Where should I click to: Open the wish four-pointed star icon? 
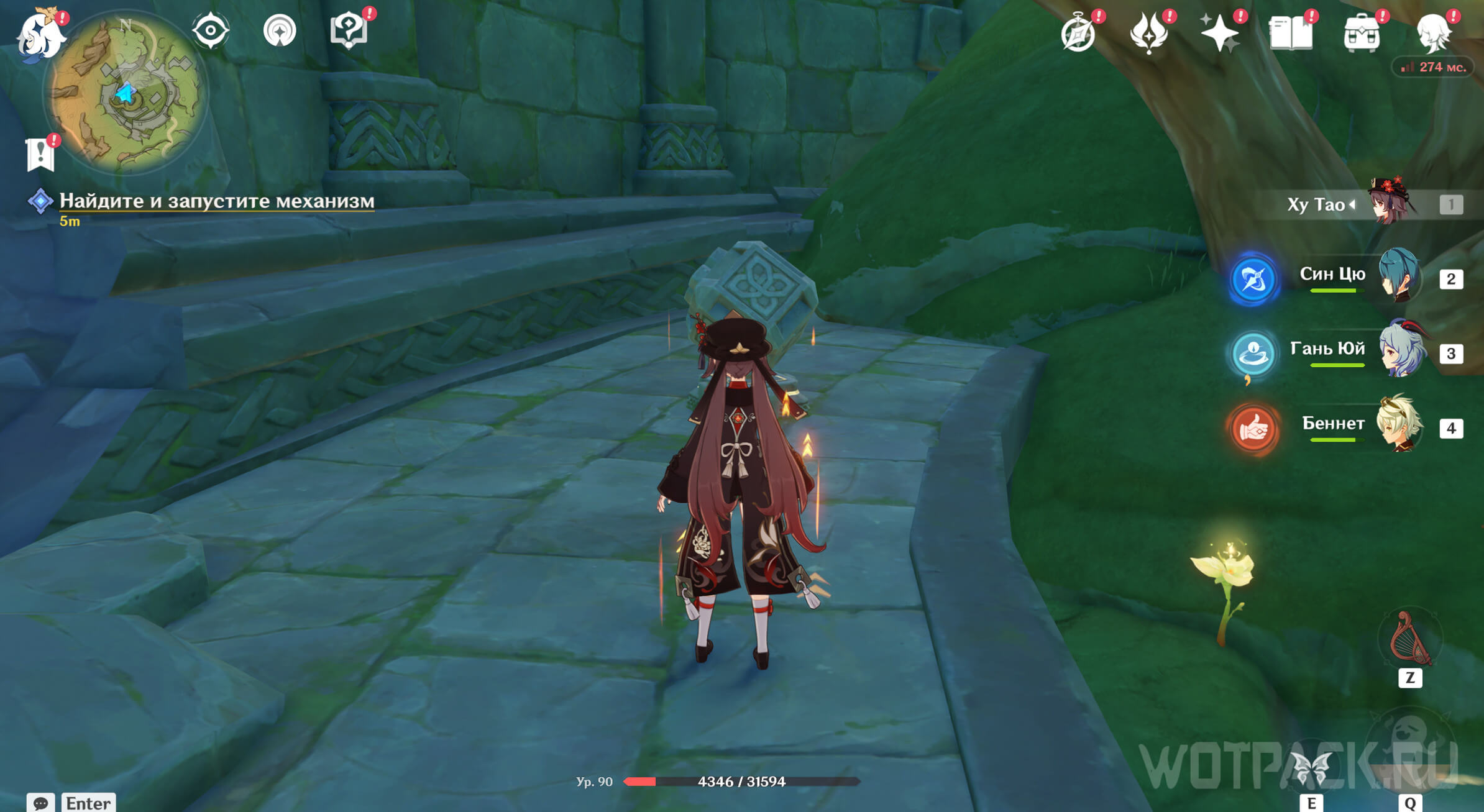coord(1219,32)
